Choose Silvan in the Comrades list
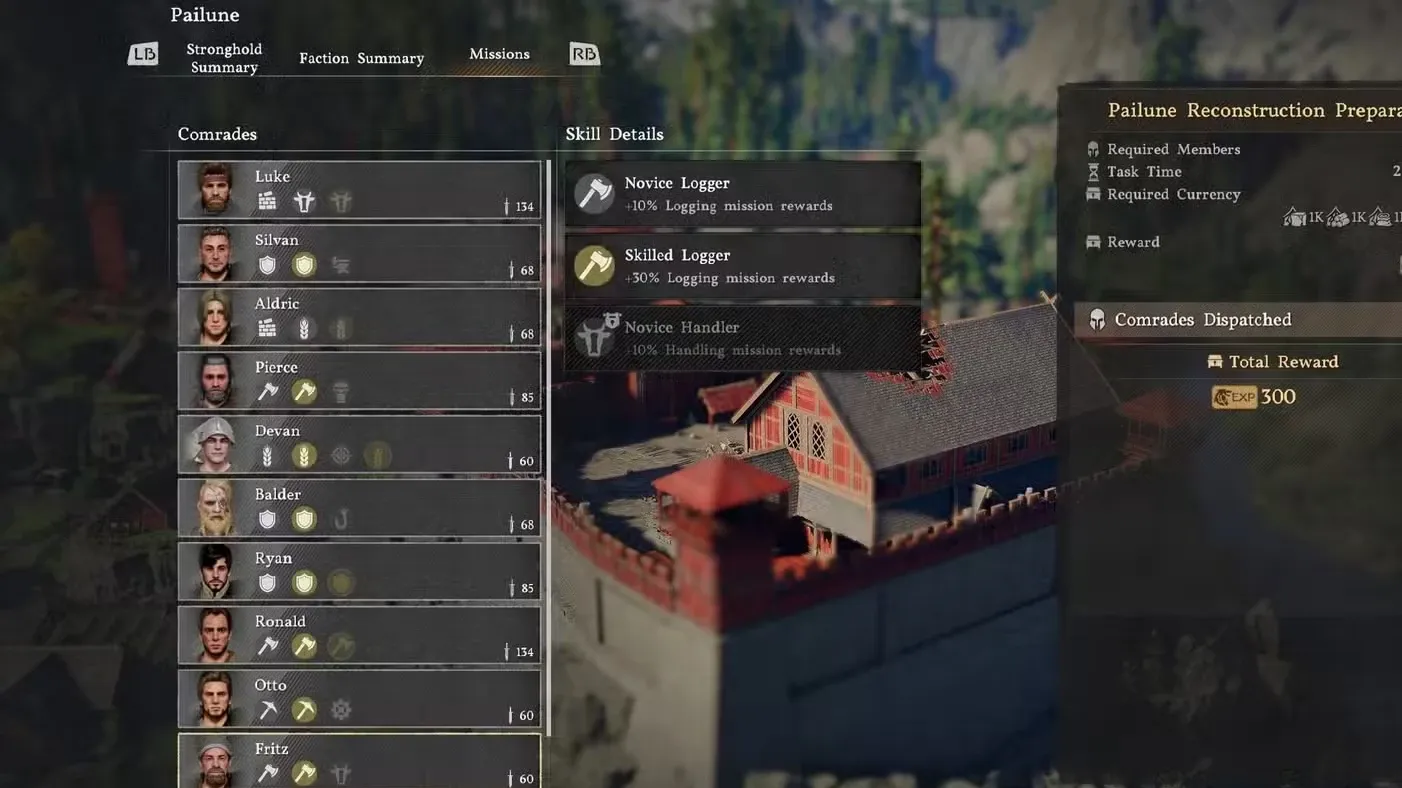This screenshot has height=788, width=1402. [x=359, y=254]
